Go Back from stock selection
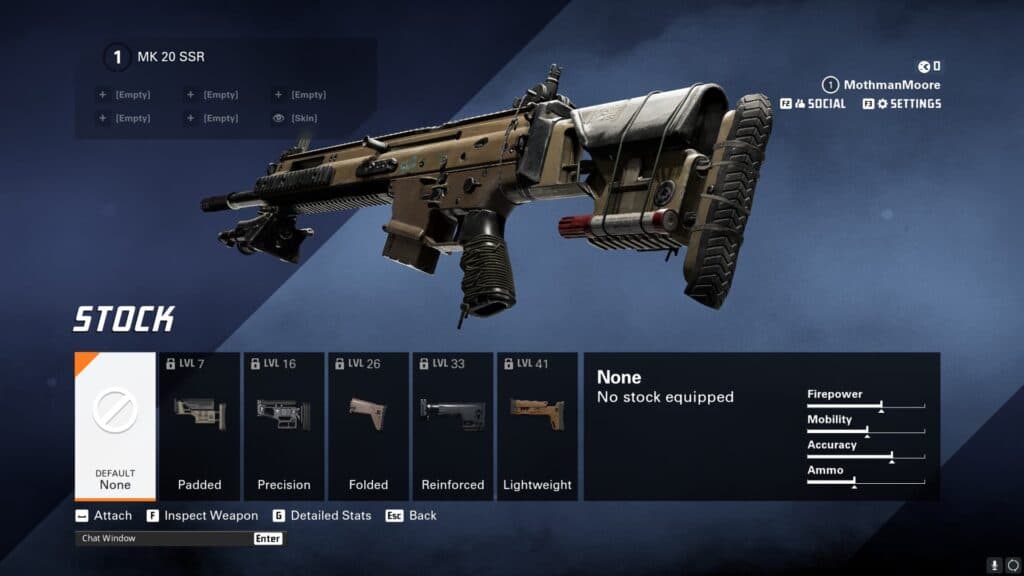Viewport: 1024px width, 576px height. (412, 516)
